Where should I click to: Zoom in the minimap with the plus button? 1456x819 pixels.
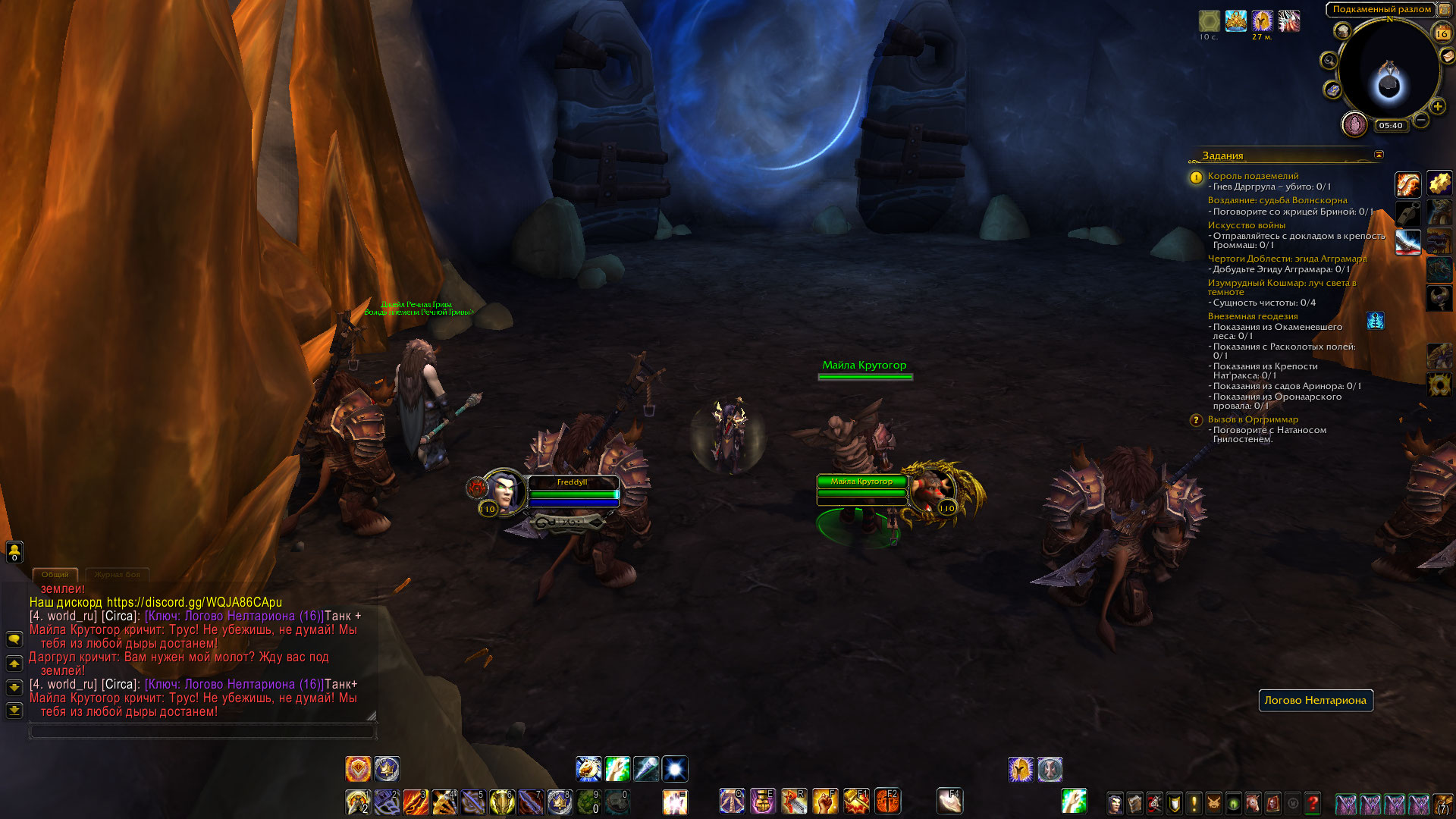1437,107
